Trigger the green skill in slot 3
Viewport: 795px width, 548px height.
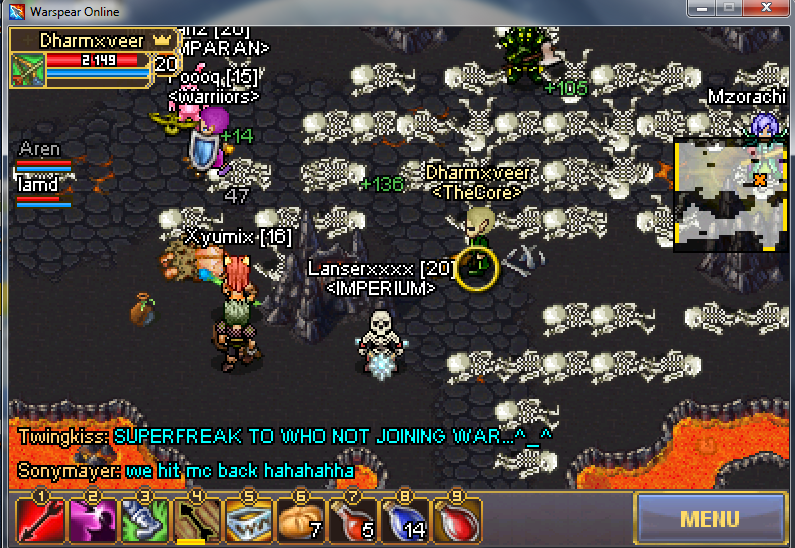[x=144, y=520]
